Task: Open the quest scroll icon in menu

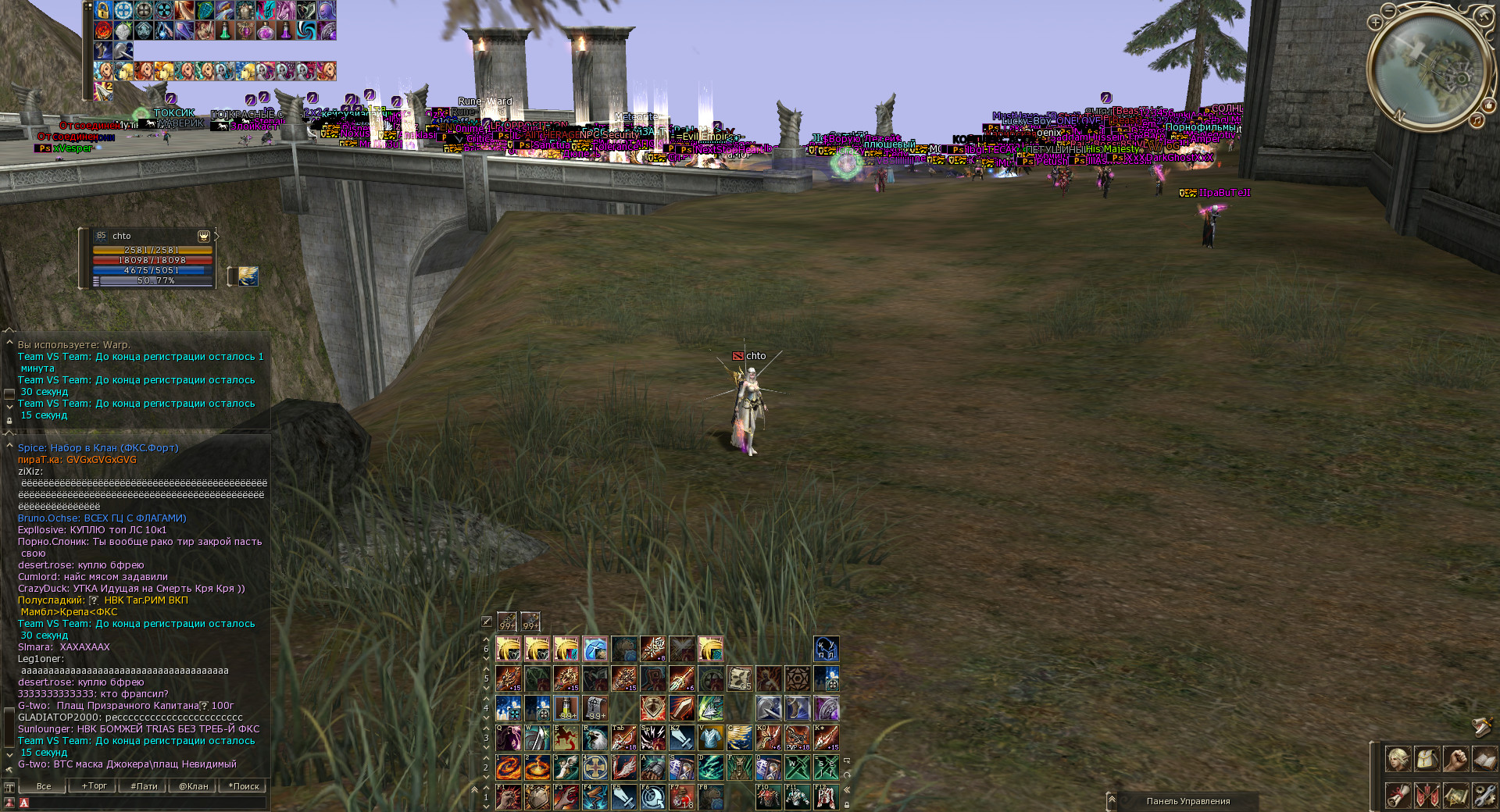Action: click(x=1398, y=796)
